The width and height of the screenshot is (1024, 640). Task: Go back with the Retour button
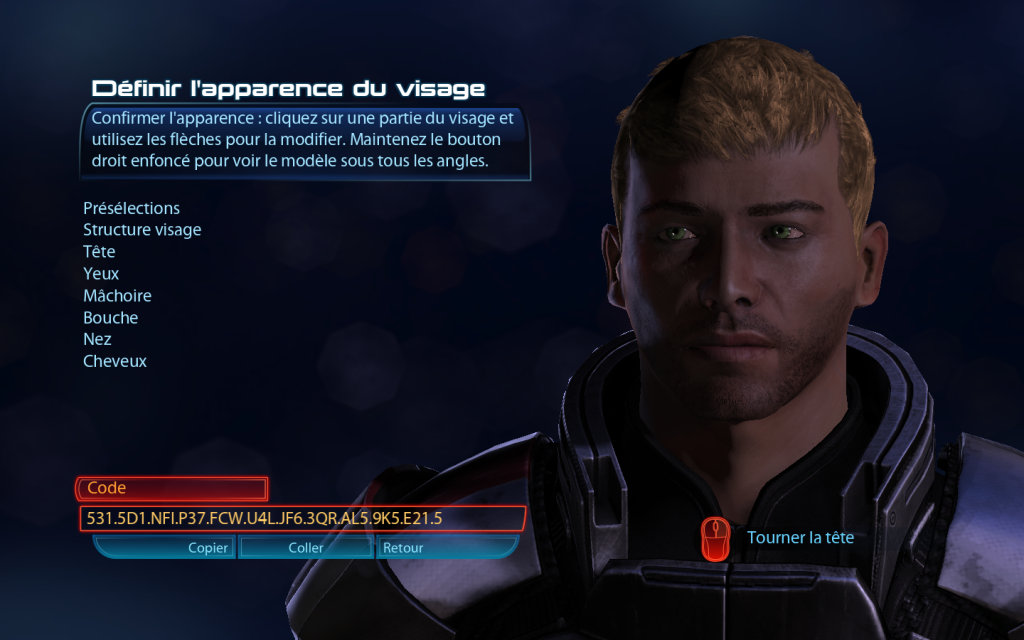pos(403,548)
